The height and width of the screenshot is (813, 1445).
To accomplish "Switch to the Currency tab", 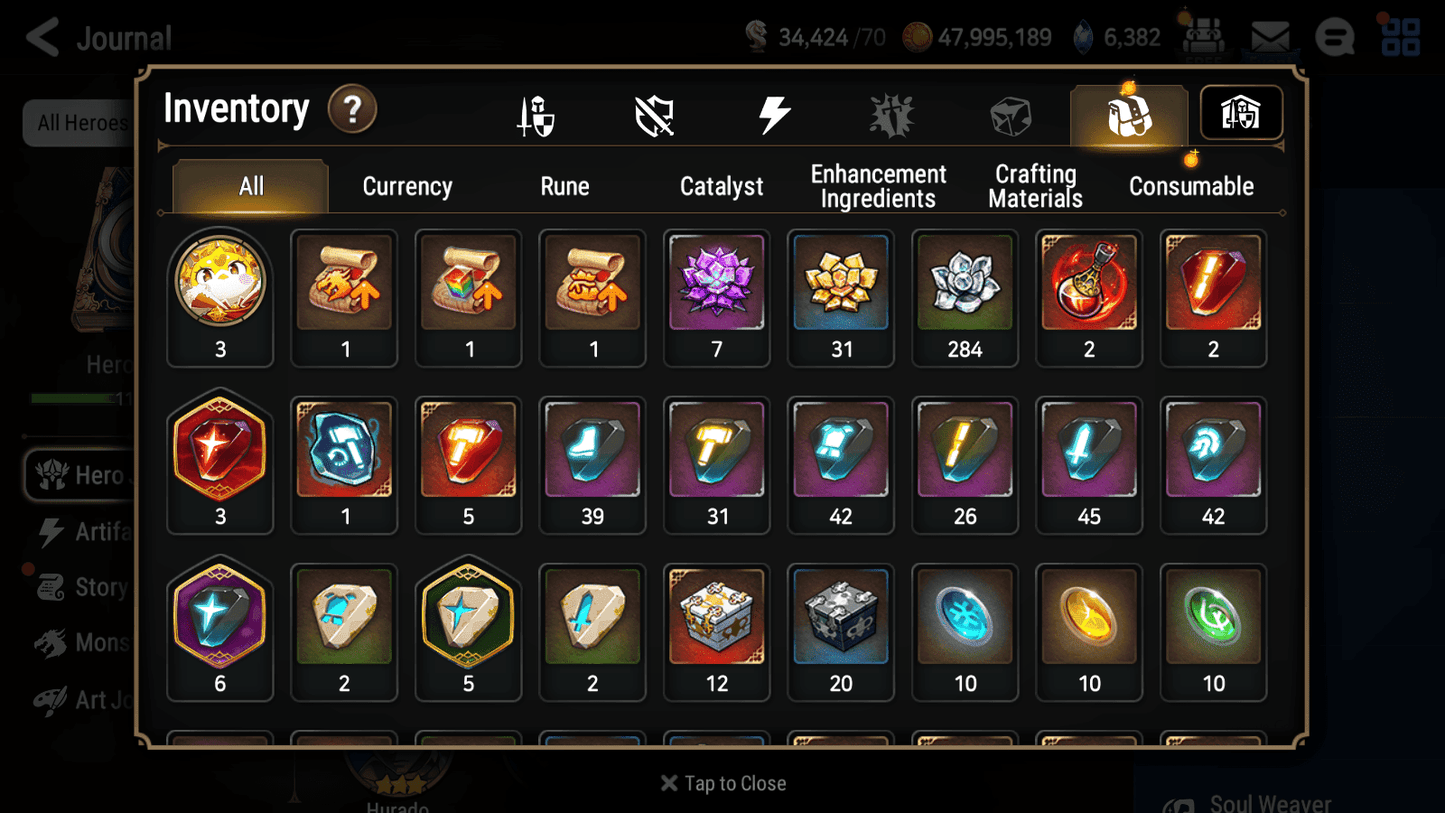I will [407, 186].
